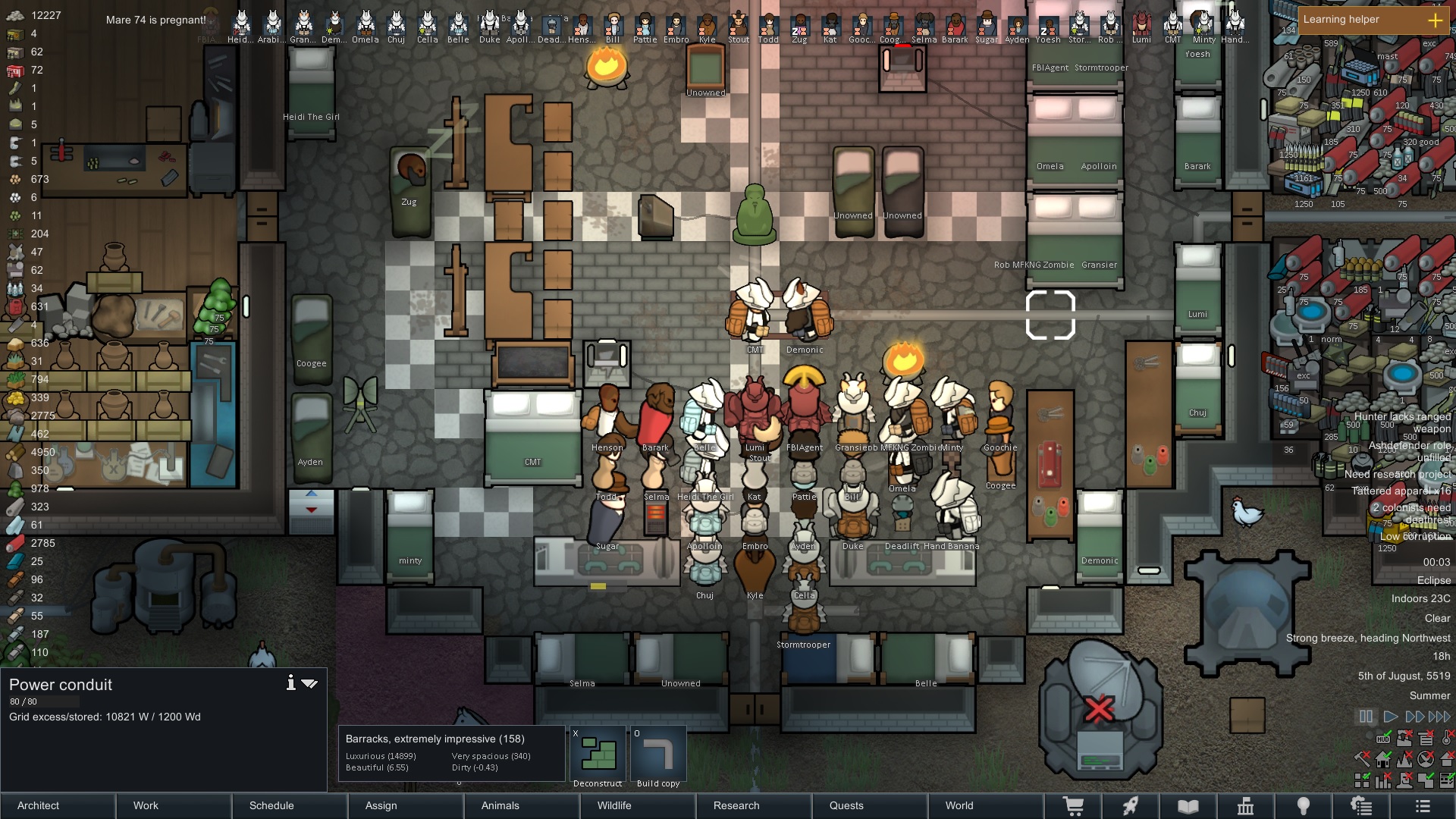The width and height of the screenshot is (1456, 819).
Task: Show the Animals tab
Action: 522,805
